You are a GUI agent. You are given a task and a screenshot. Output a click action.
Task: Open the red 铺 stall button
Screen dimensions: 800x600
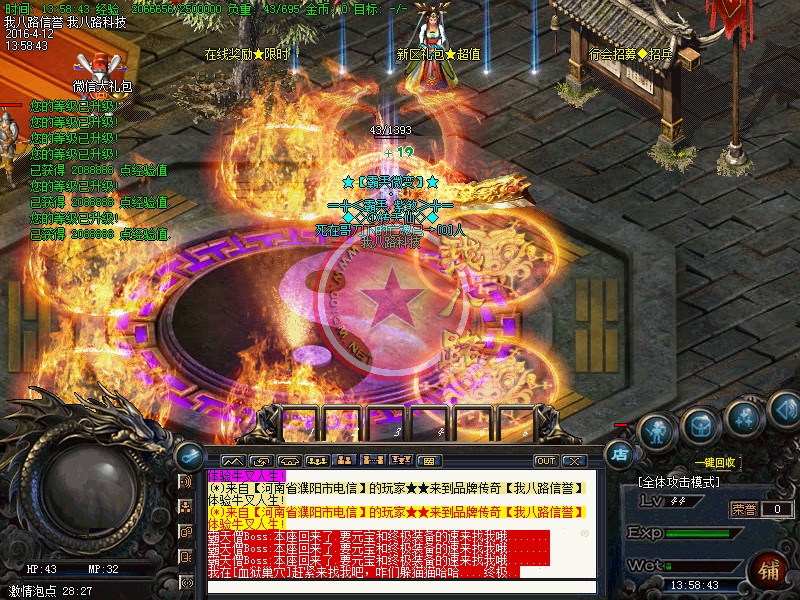tap(768, 571)
